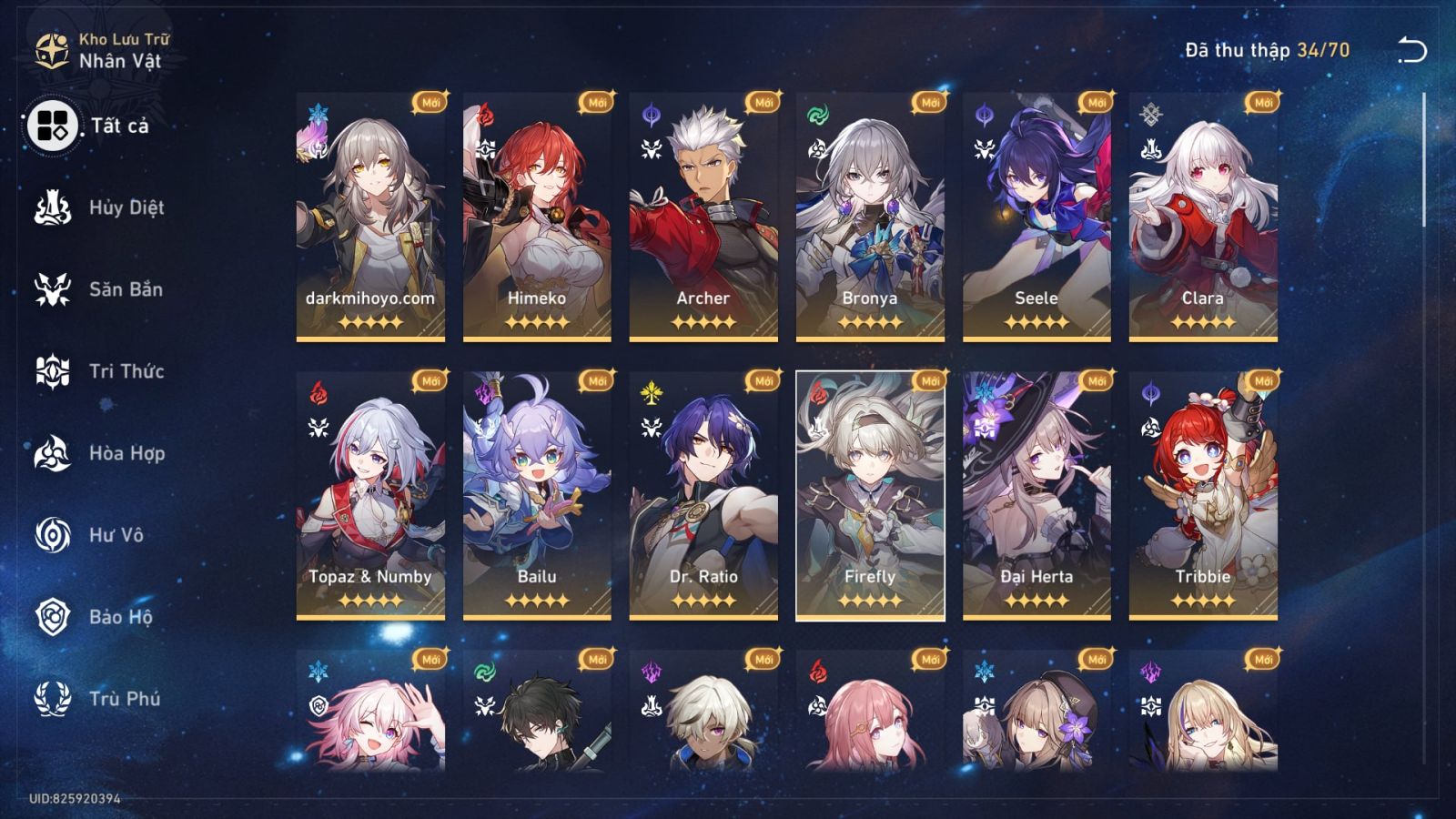Click the scrollbar on the right edge
Image resolution: width=1456 pixels, height=819 pixels.
click(1424, 159)
